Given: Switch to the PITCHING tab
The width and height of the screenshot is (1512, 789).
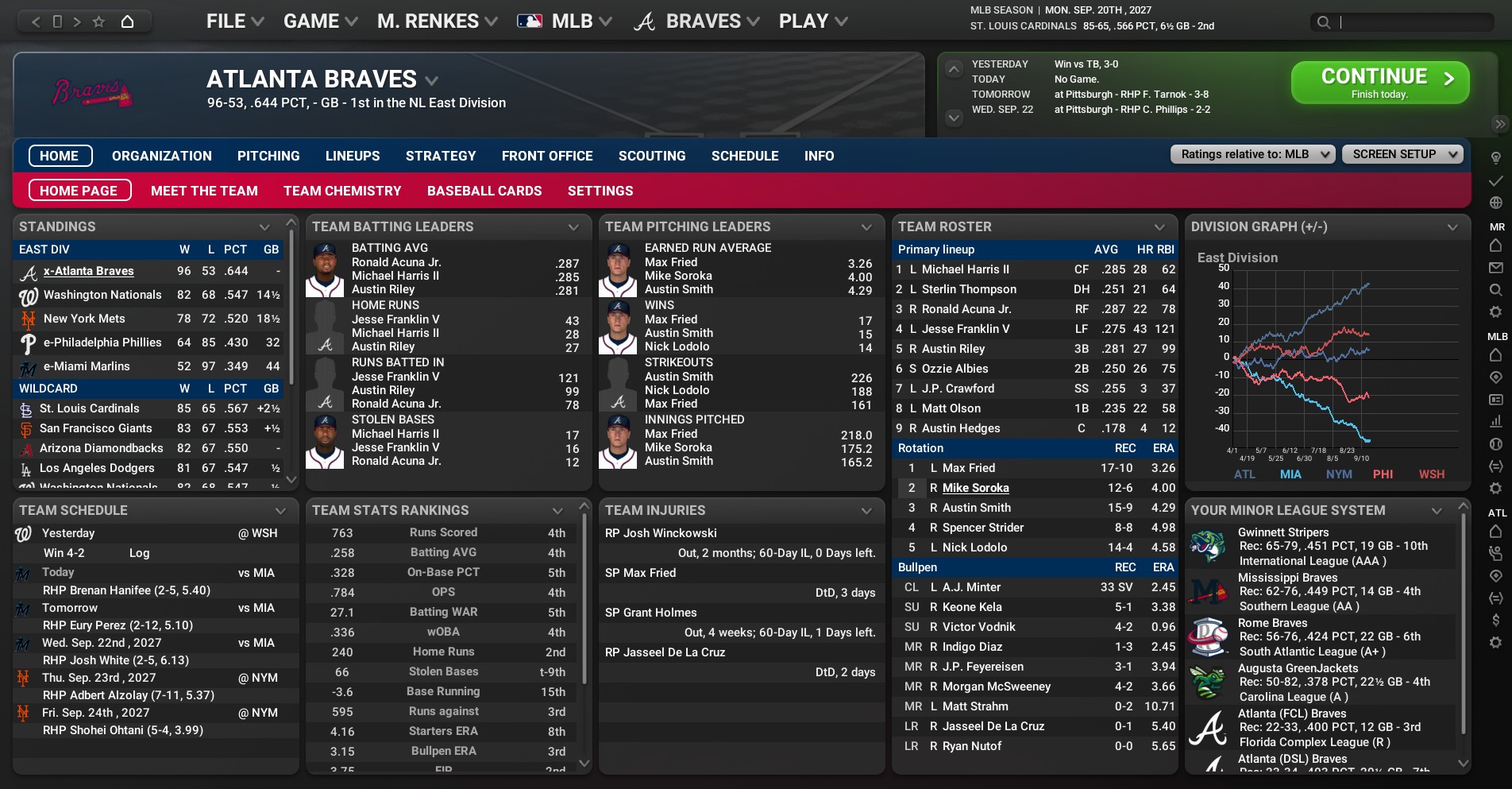Looking at the screenshot, I should [x=268, y=156].
